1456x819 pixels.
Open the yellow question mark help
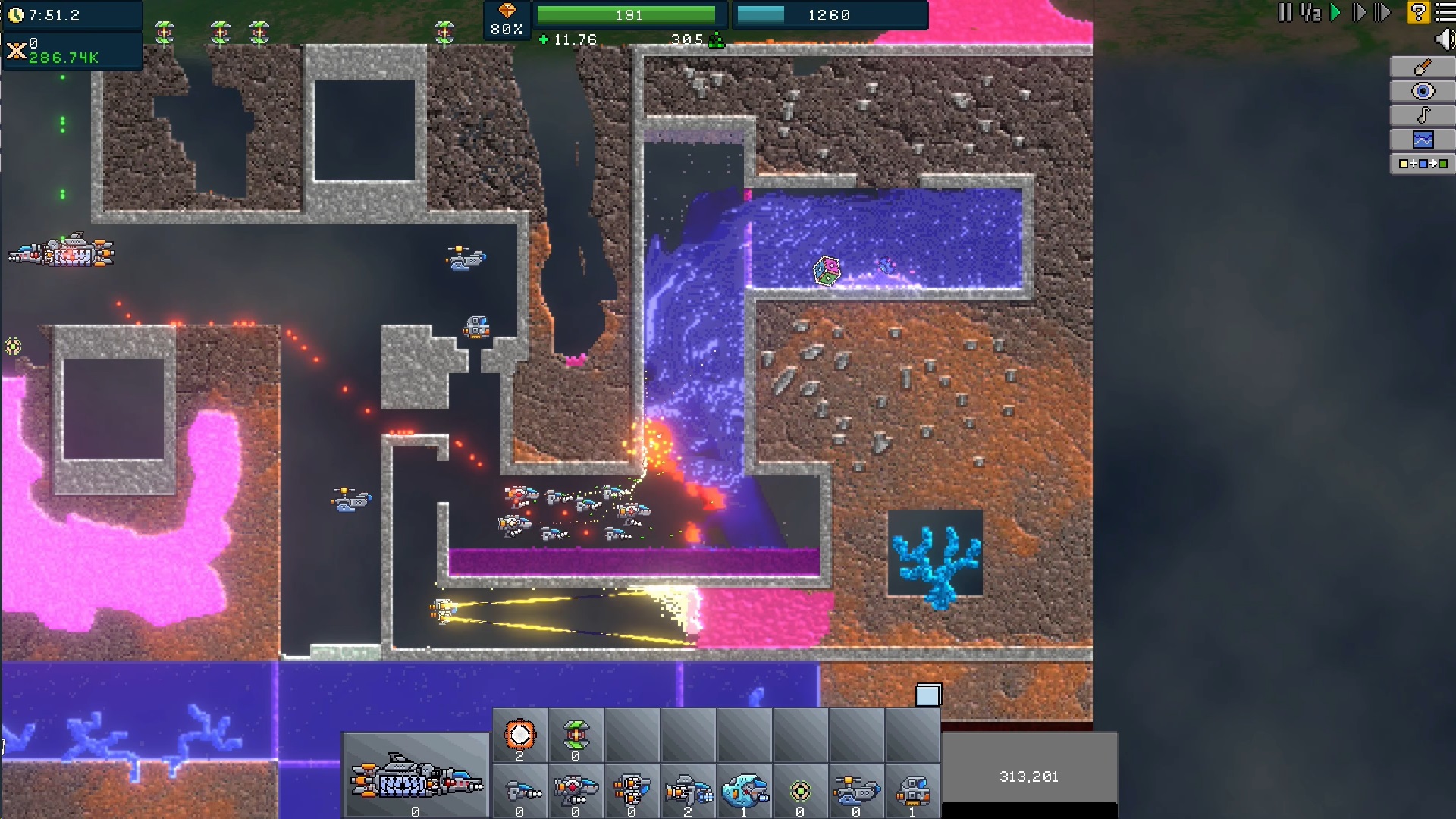click(x=1417, y=13)
